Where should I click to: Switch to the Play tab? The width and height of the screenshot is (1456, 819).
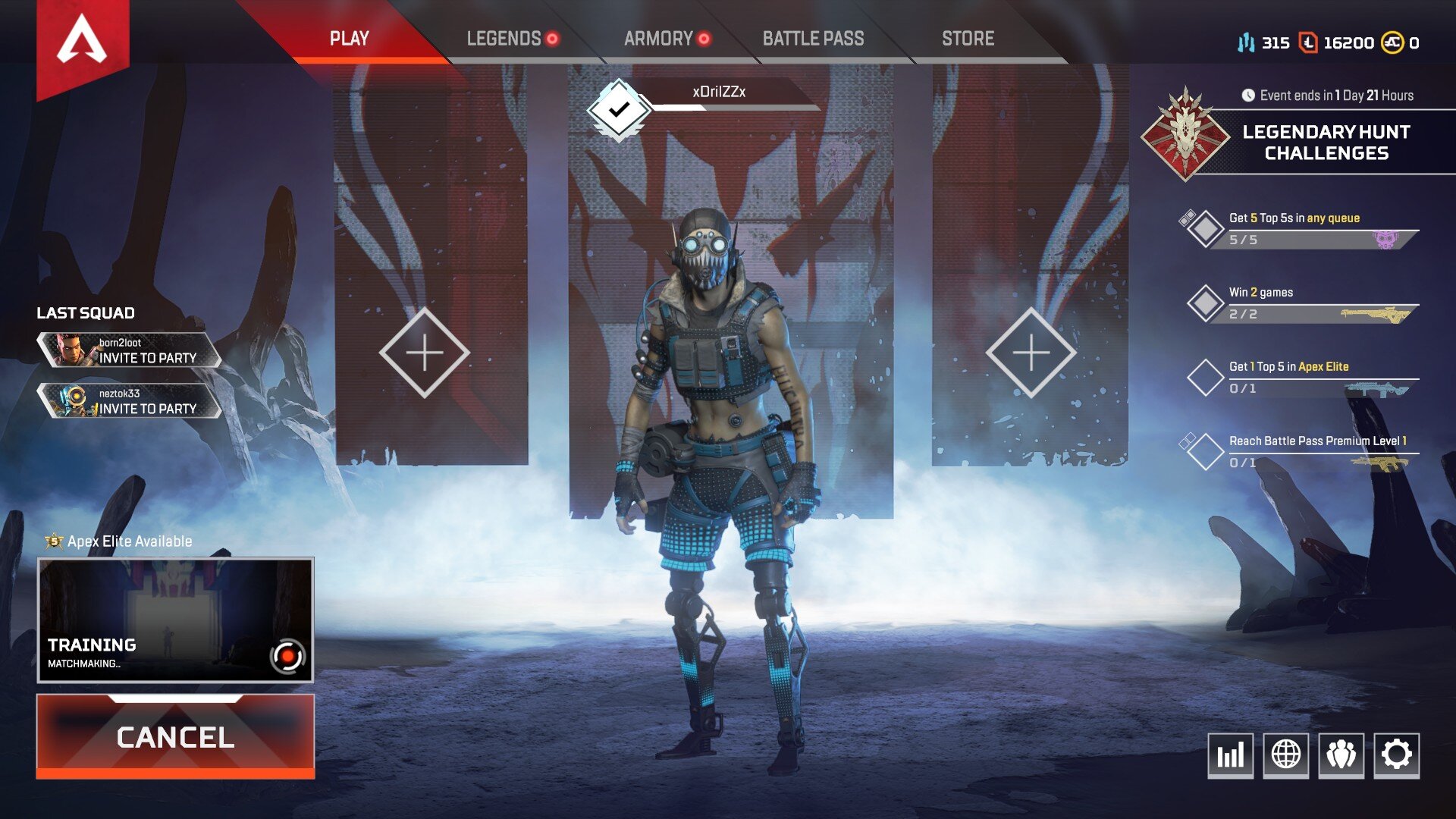point(349,39)
